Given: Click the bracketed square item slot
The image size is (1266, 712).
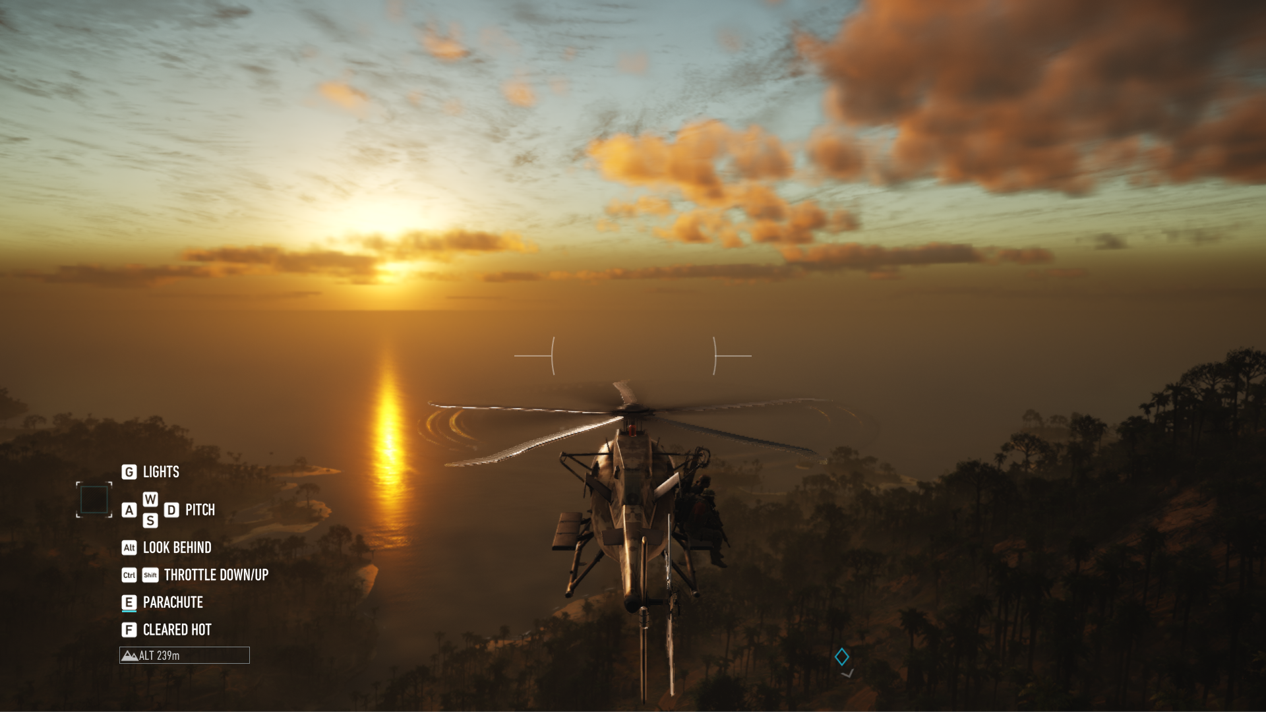Looking at the screenshot, I should point(94,499).
